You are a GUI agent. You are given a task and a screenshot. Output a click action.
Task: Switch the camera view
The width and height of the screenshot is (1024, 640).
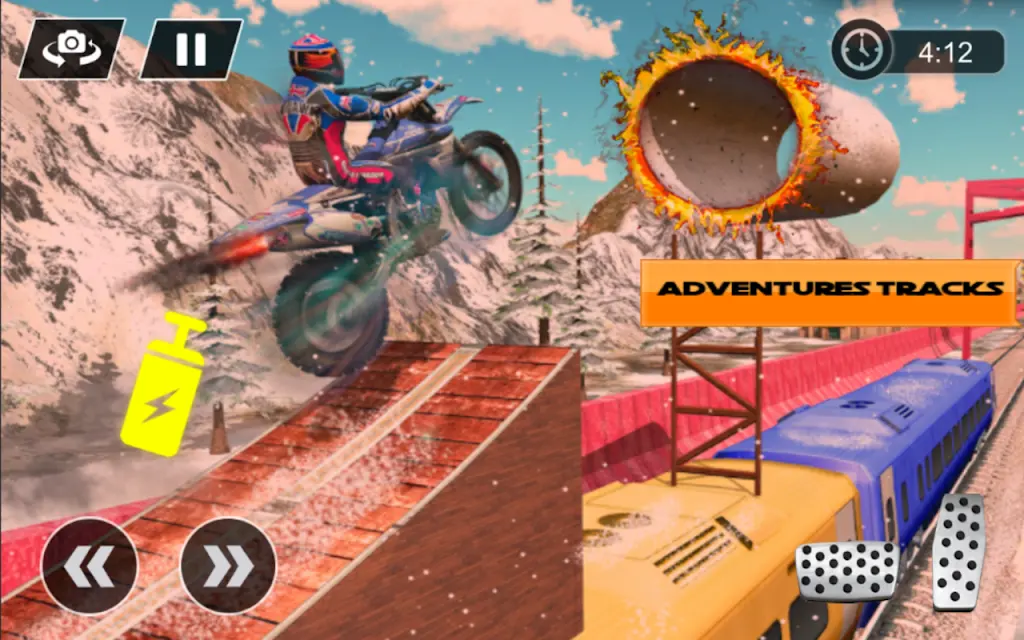click(x=71, y=48)
